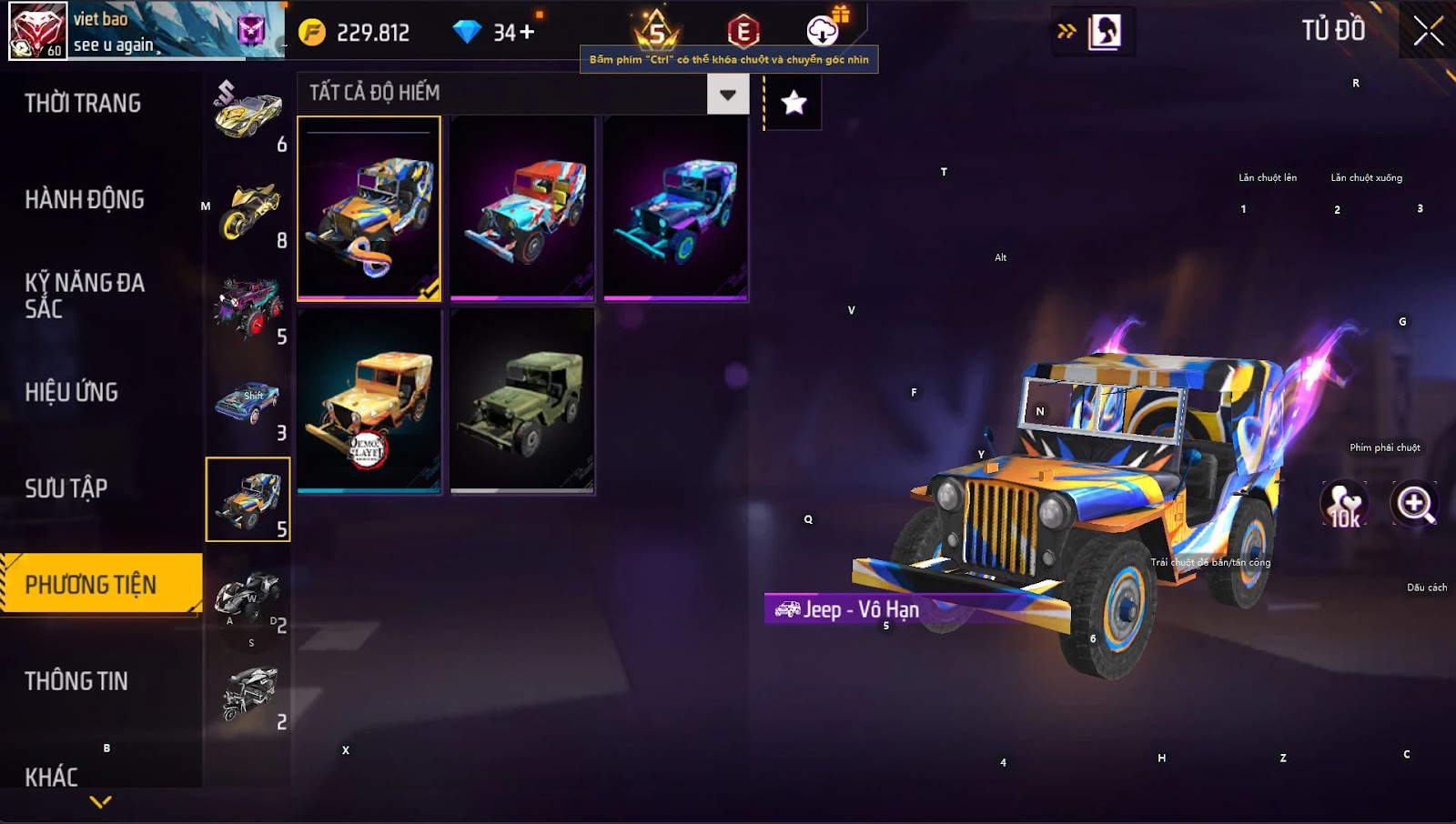1456x824 pixels.
Task: Switch to the Hành Động tab
Action: point(85,200)
